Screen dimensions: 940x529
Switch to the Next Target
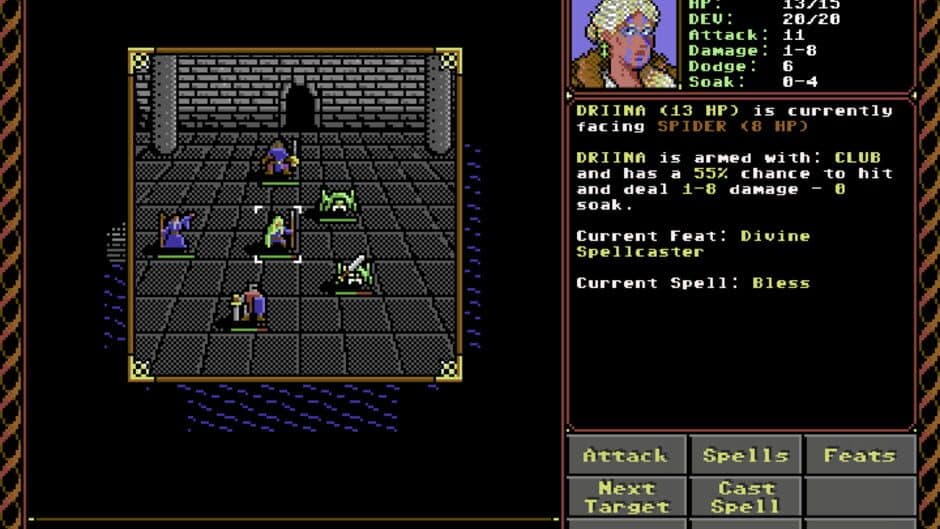coord(626,497)
